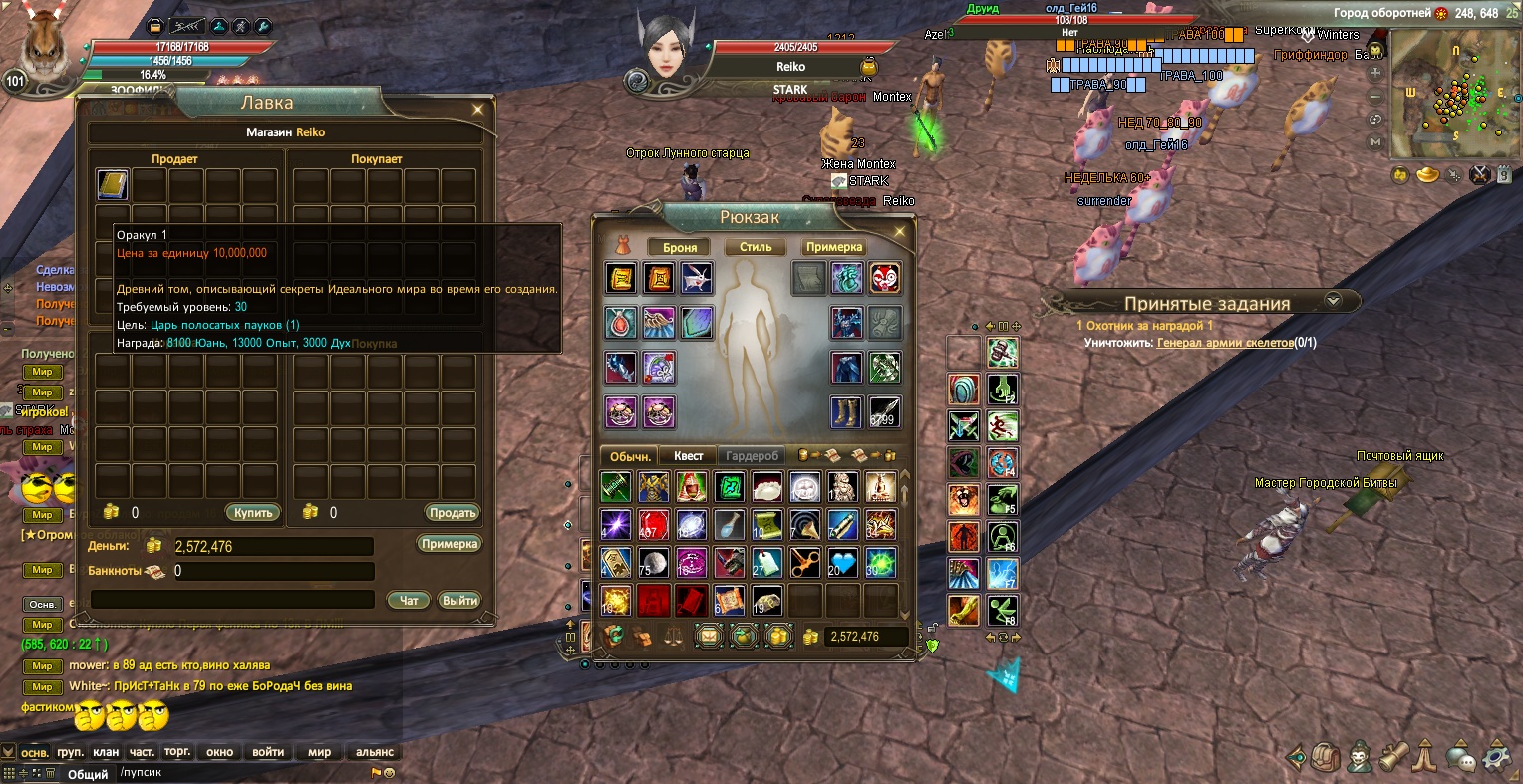Collapse the Принятые задания tracker
The width and height of the screenshot is (1523, 784).
1333,301
